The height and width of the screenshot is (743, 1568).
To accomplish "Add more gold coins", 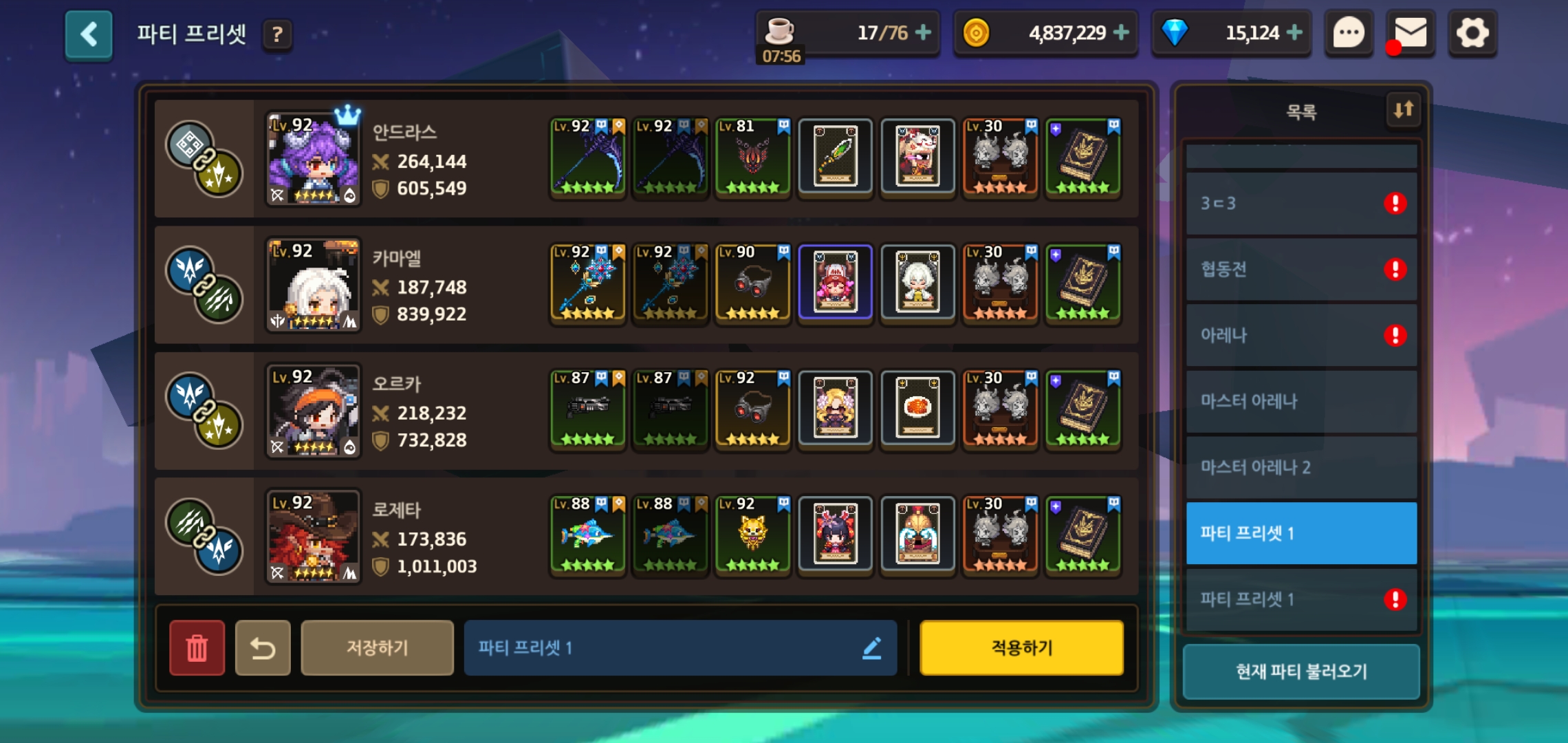I will [1121, 32].
